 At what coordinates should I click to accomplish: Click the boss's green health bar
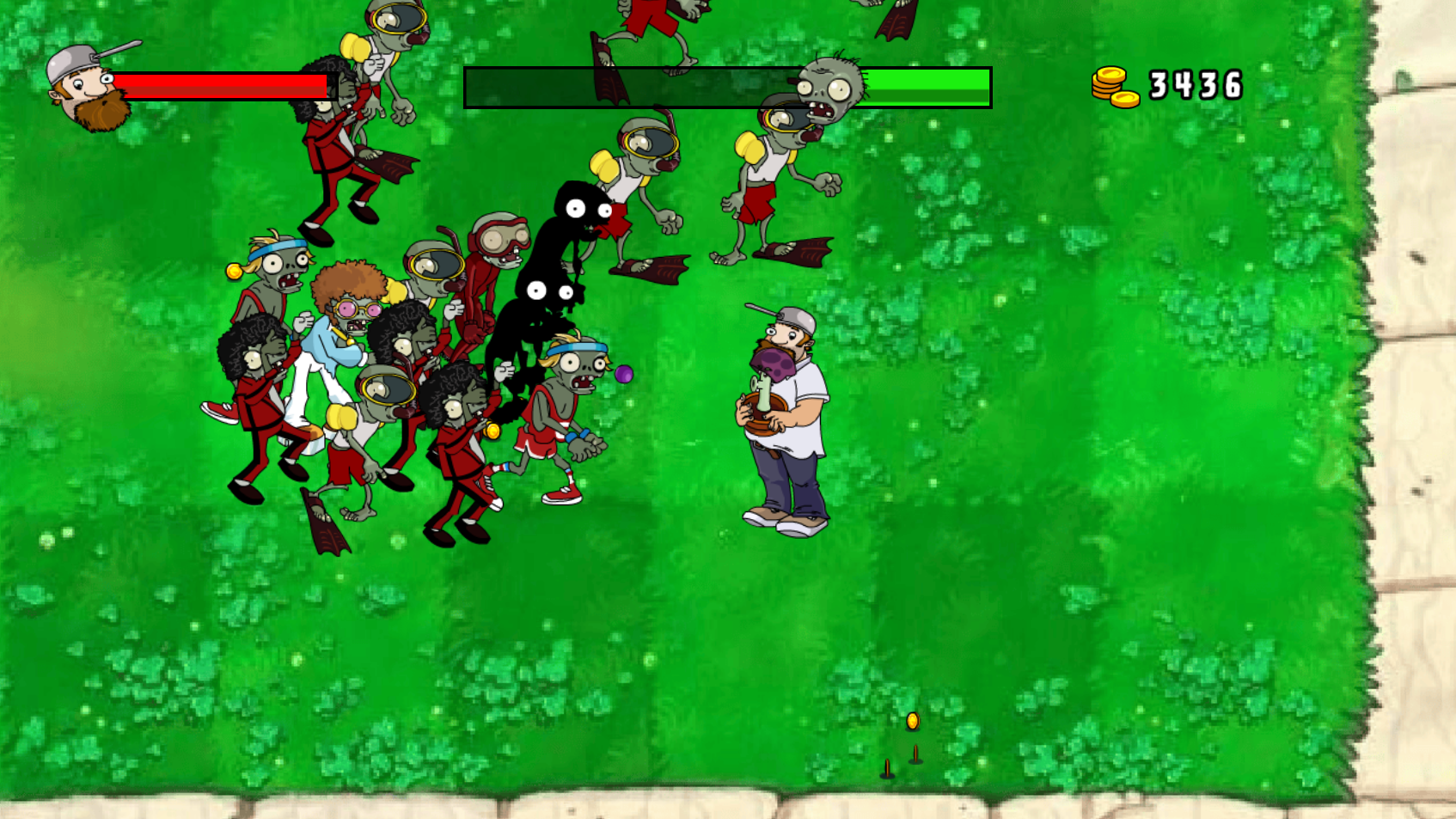click(x=928, y=86)
